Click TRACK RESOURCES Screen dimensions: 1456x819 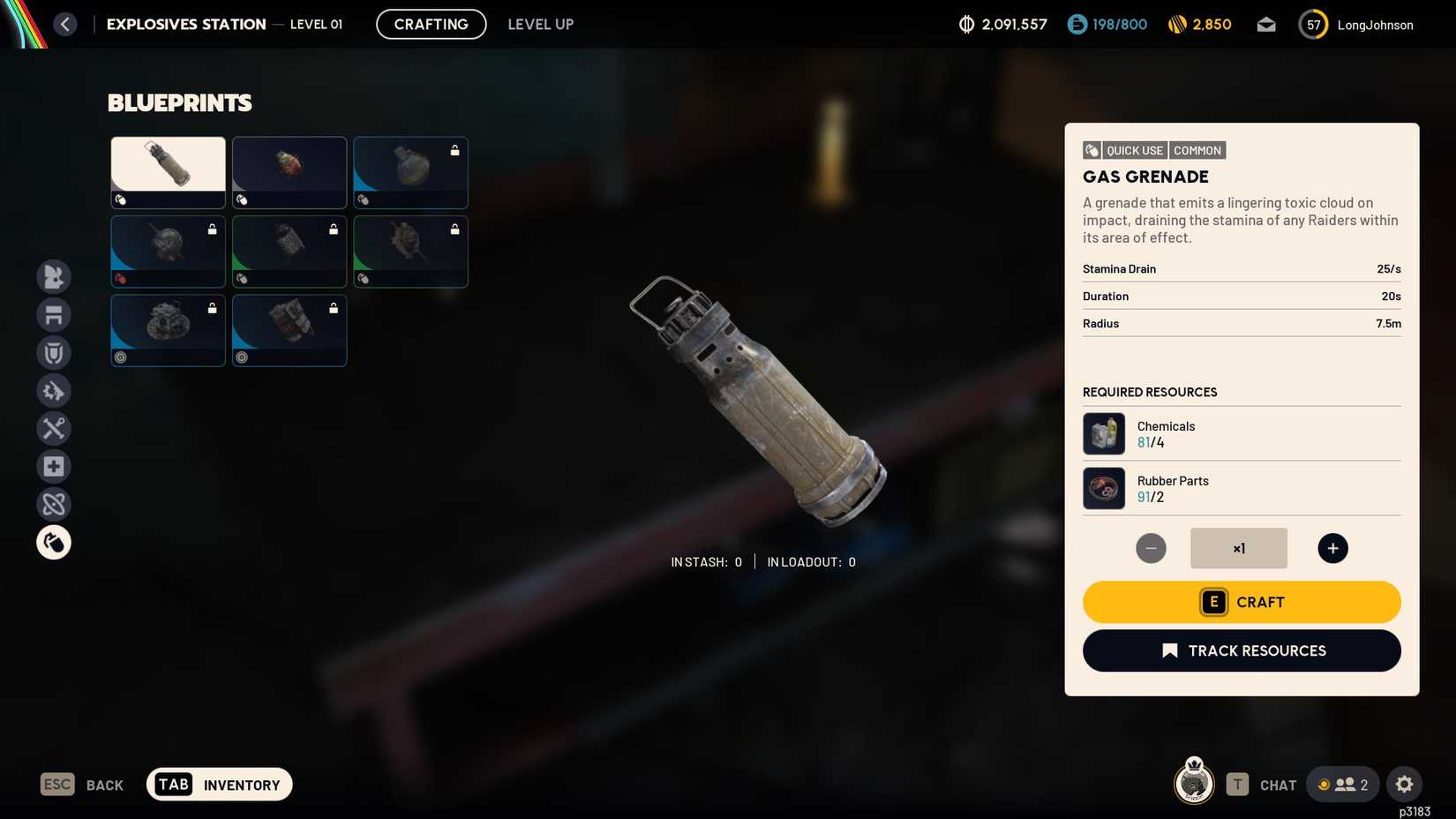pos(1241,650)
